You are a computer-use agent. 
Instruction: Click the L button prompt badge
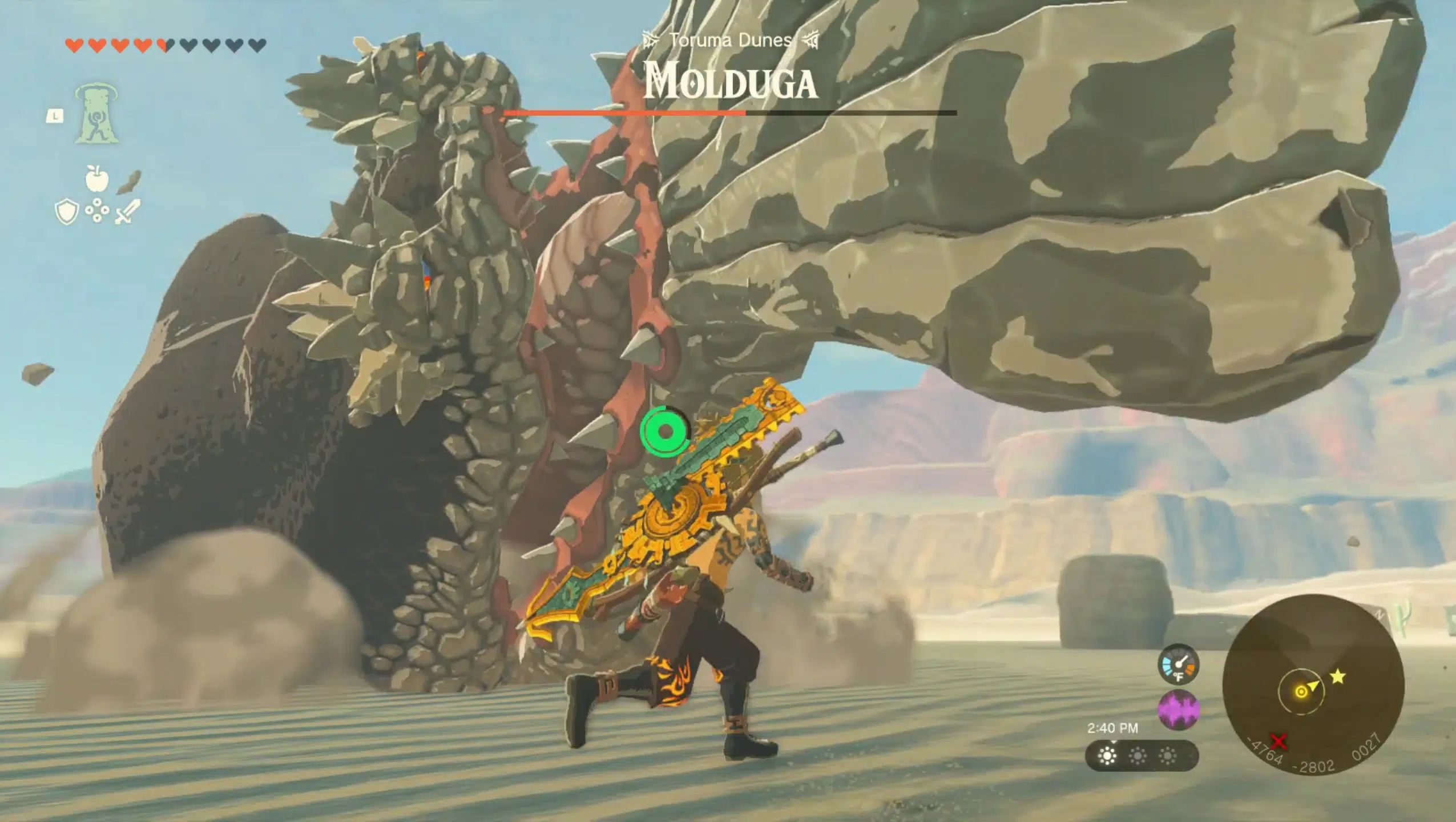click(x=55, y=116)
